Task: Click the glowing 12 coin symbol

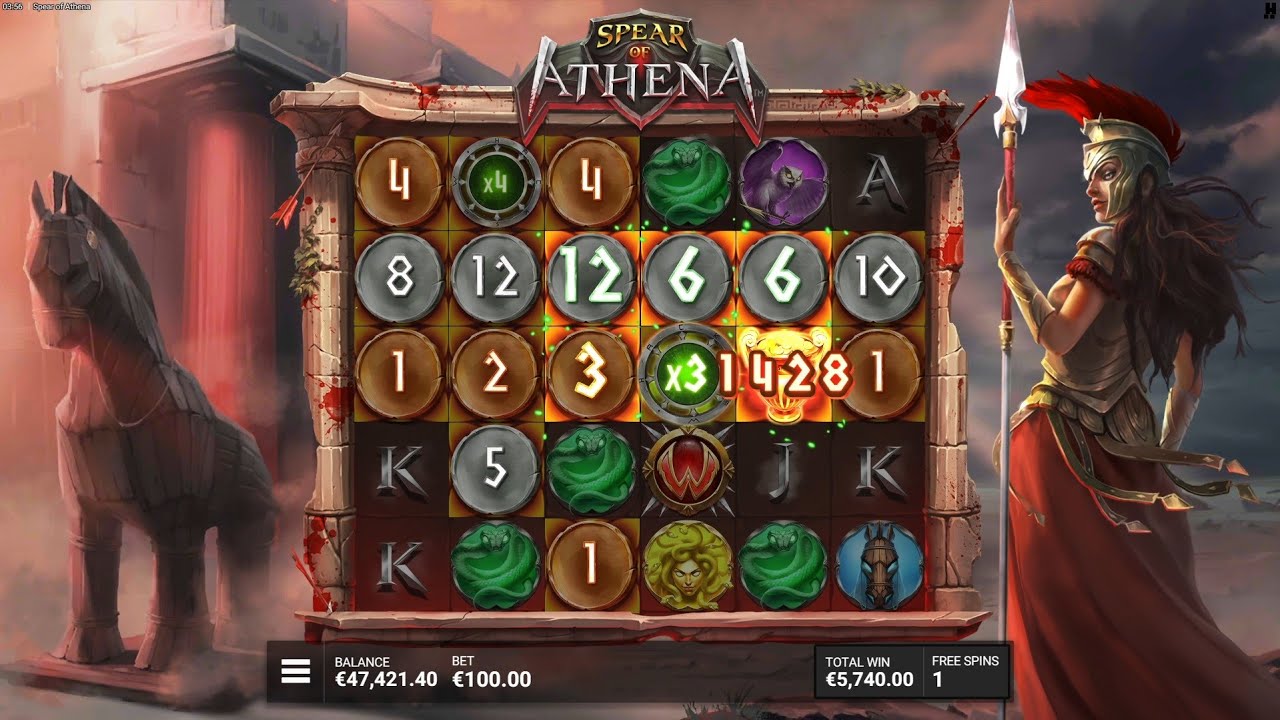Action: click(x=590, y=276)
